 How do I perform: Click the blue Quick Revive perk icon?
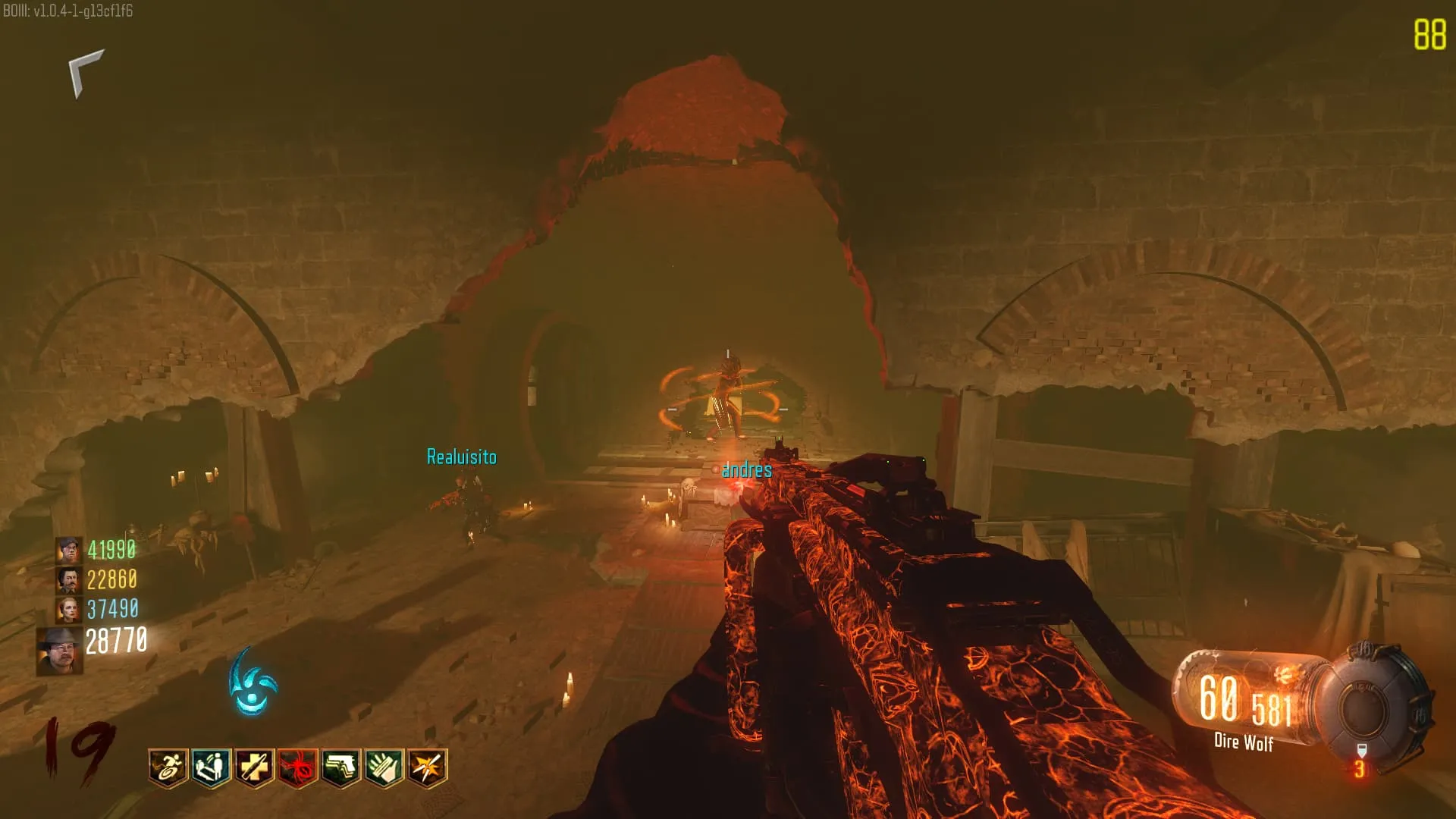pos(211,767)
